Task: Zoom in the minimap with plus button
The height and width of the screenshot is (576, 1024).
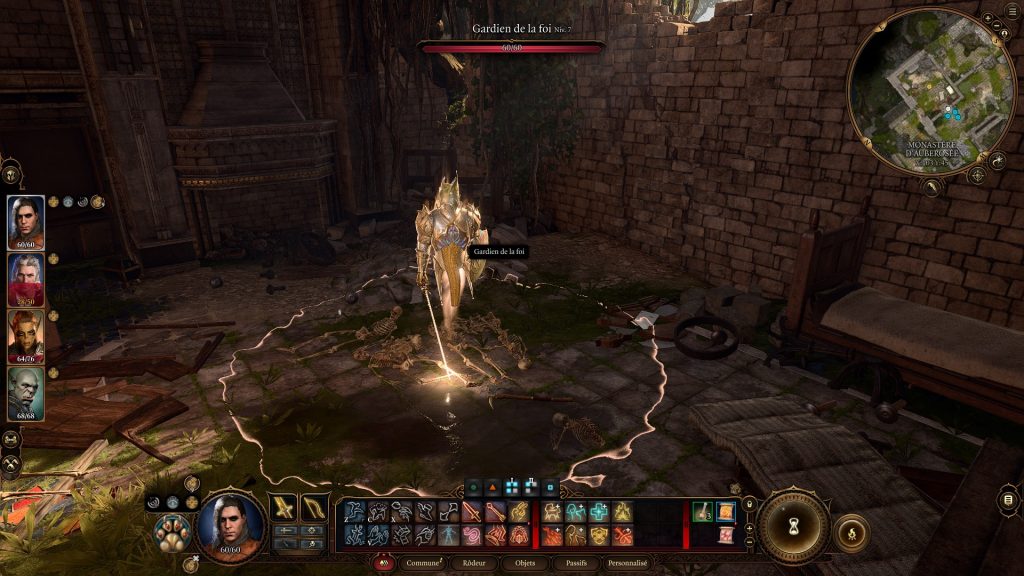Action: pyautogui.click(x=988, y=19)
